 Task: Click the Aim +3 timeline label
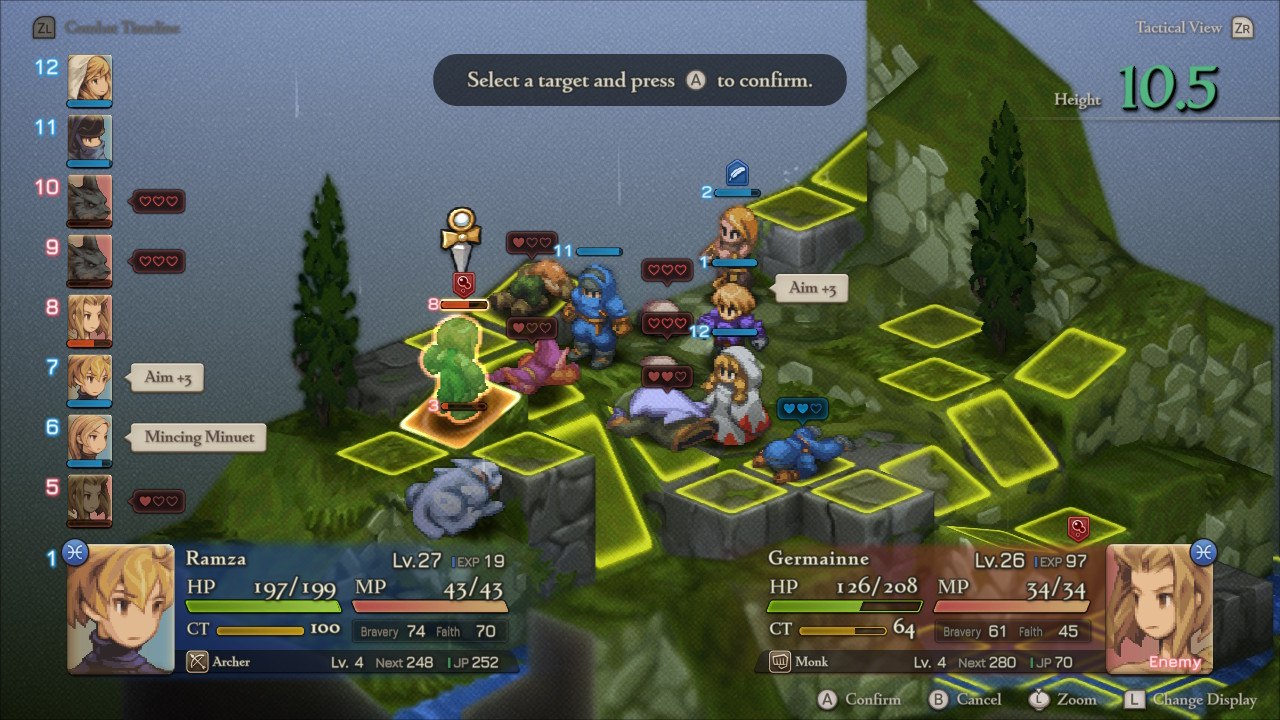167,377
